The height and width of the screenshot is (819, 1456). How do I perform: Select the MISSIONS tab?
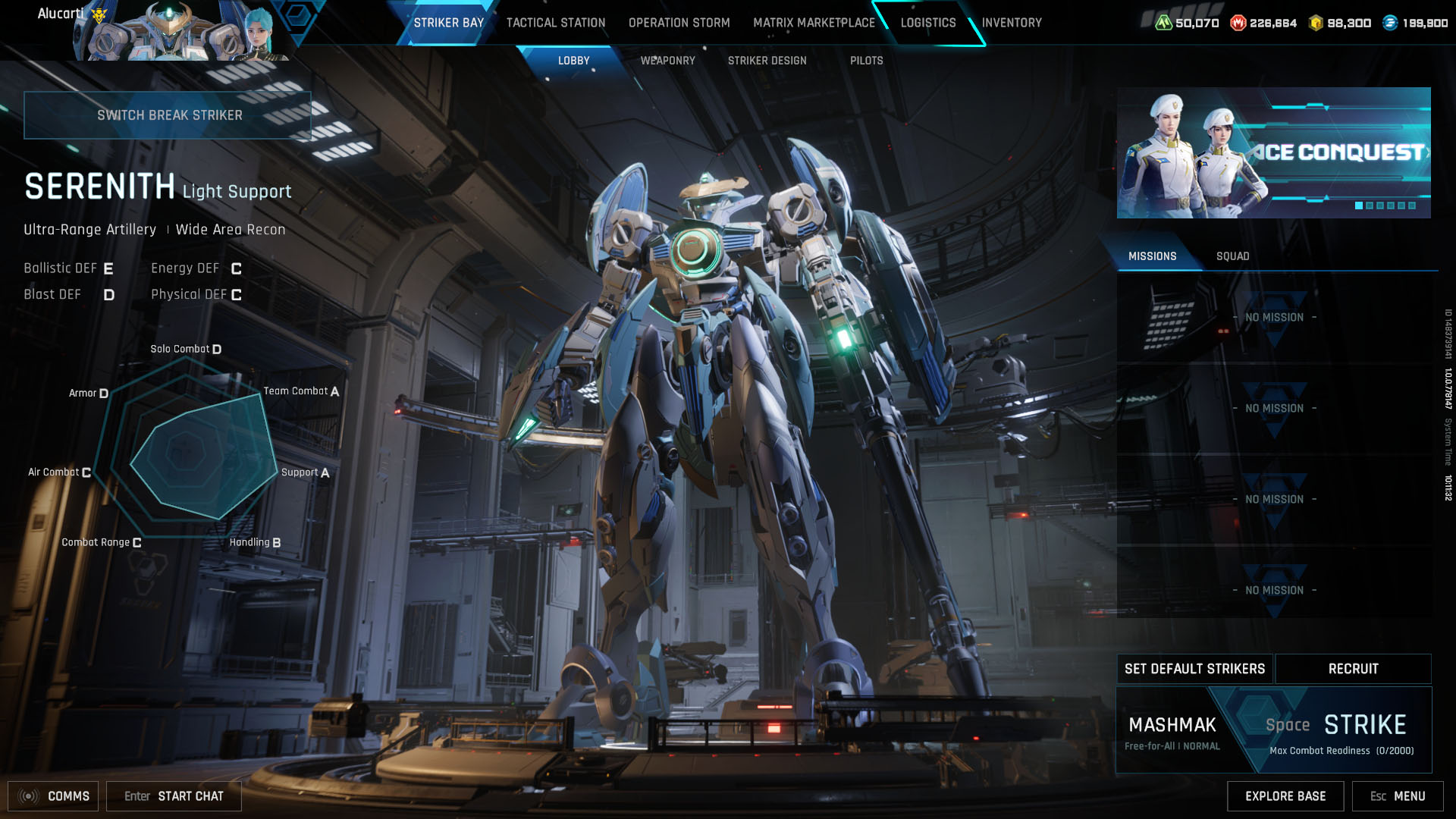(x=1153, y=256)
